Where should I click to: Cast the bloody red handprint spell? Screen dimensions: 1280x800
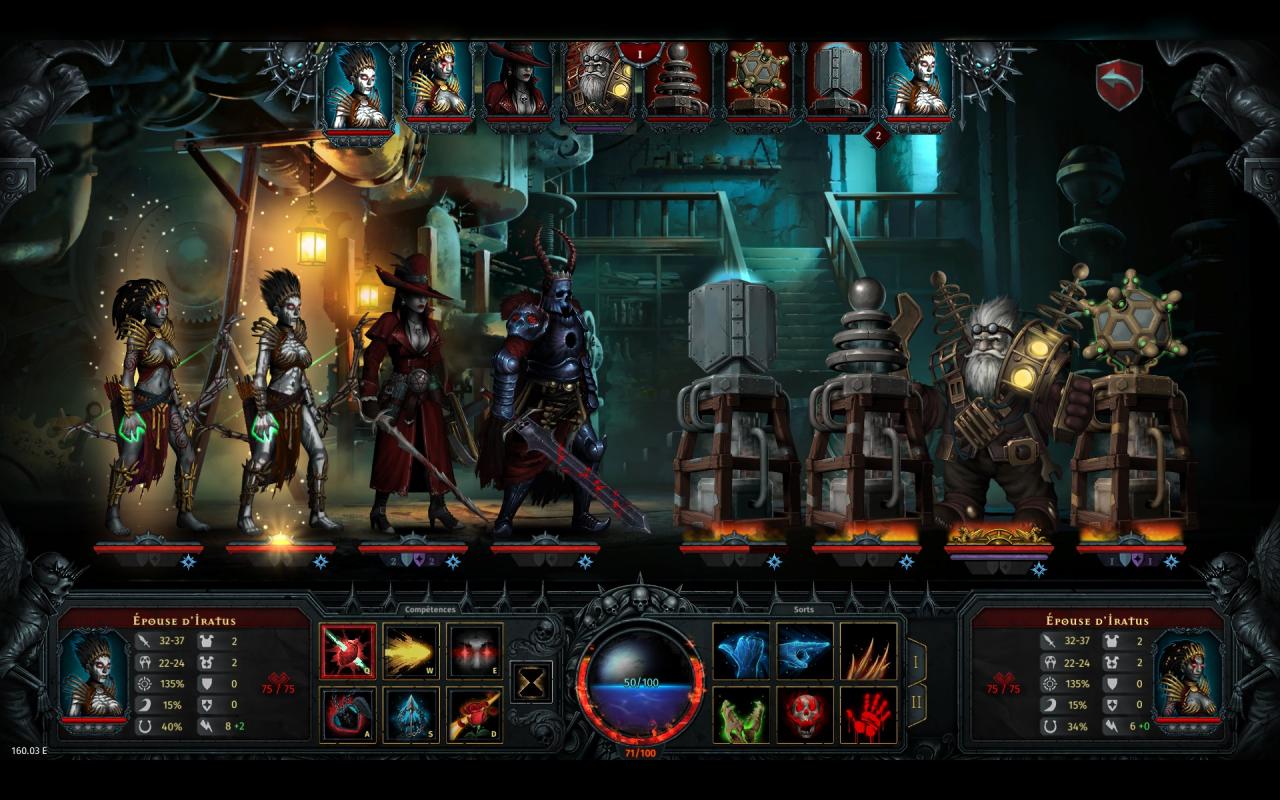coord(868,715)
